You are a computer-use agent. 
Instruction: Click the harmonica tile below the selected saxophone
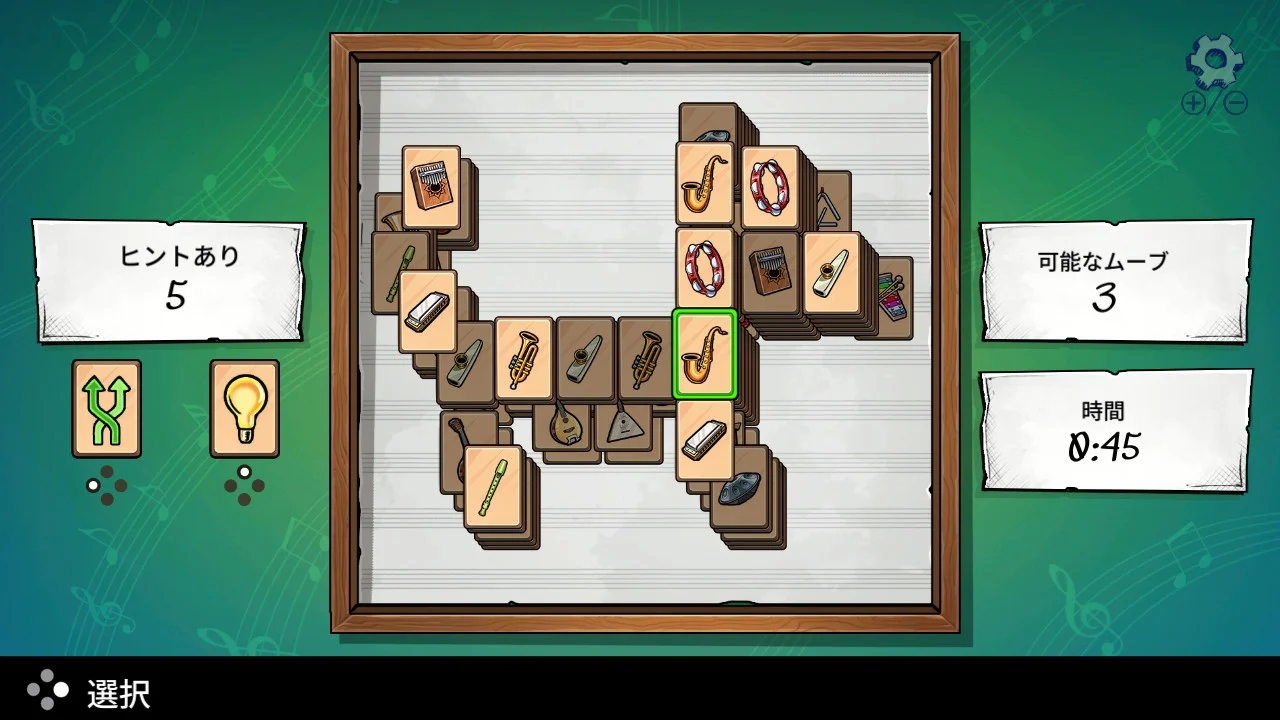pos(705,440)
